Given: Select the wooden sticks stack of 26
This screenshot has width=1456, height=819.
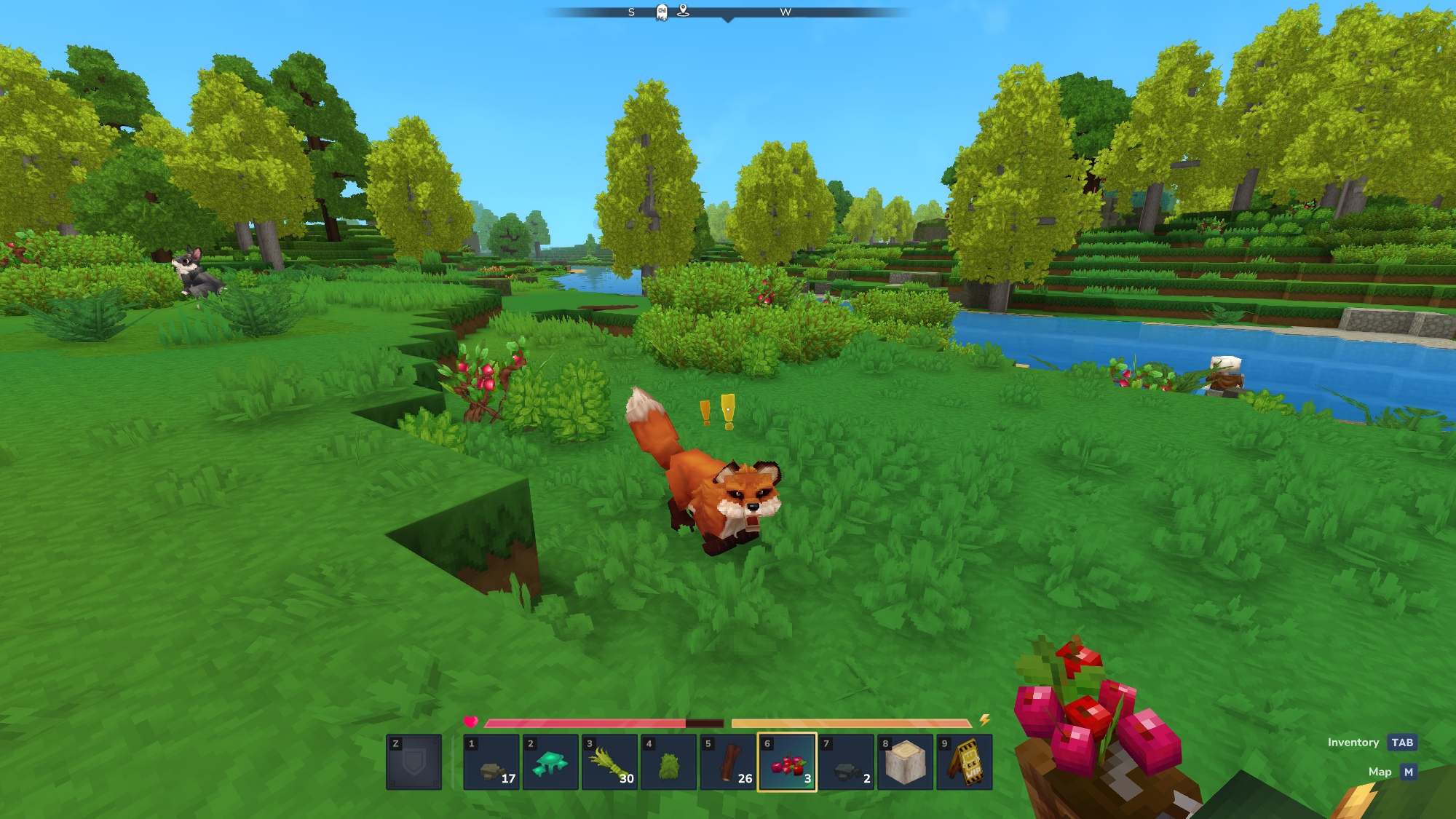Looking at the screenshot, I should coord(728,762).
